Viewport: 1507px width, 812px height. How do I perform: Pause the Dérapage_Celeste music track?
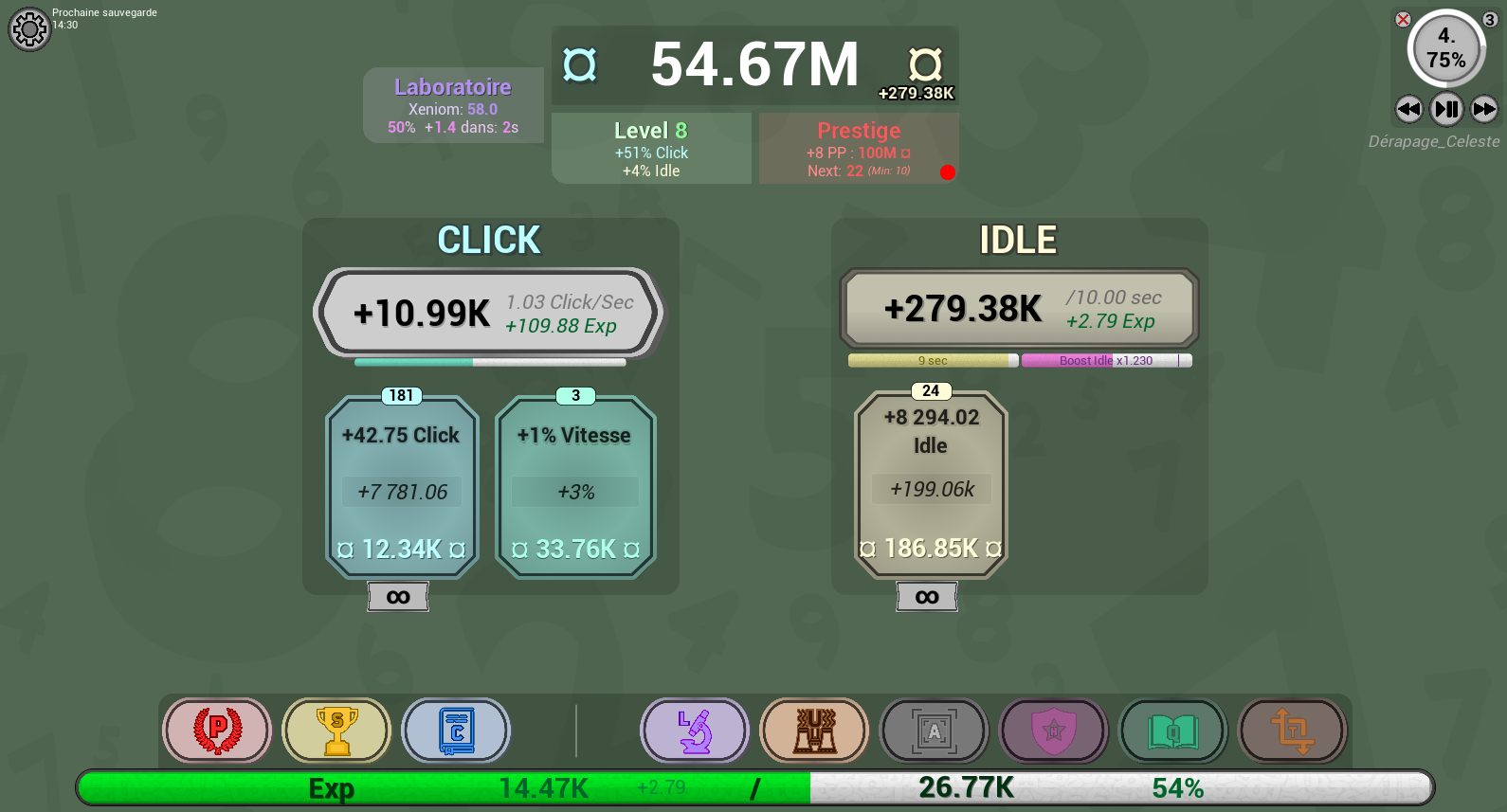(1446, 110)
